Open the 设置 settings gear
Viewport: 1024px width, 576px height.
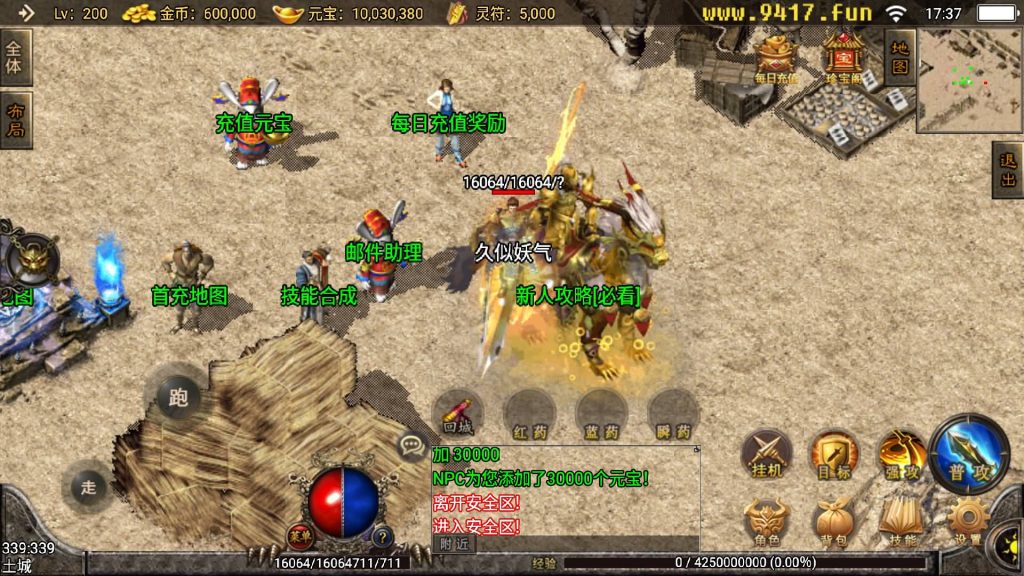(x=967, y=522)
